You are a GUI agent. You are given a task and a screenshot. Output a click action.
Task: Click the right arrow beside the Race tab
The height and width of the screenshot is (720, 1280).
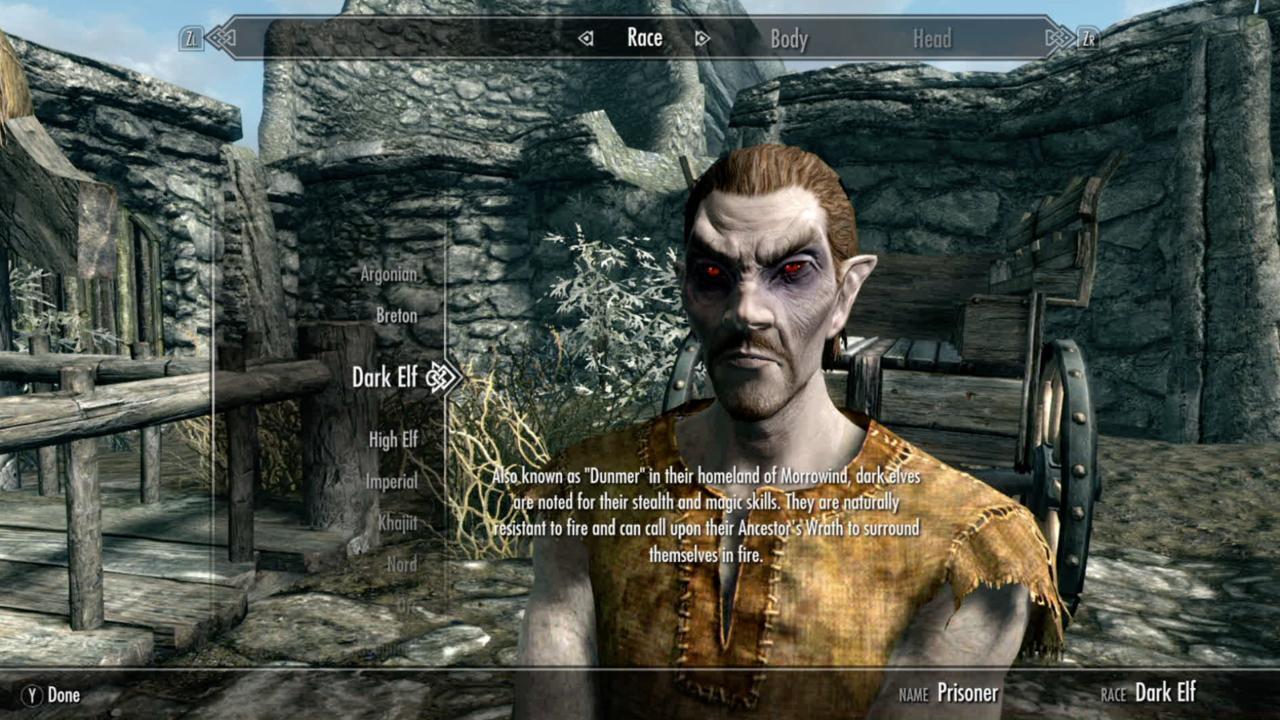pyautogui.click(x=703, y=38)
